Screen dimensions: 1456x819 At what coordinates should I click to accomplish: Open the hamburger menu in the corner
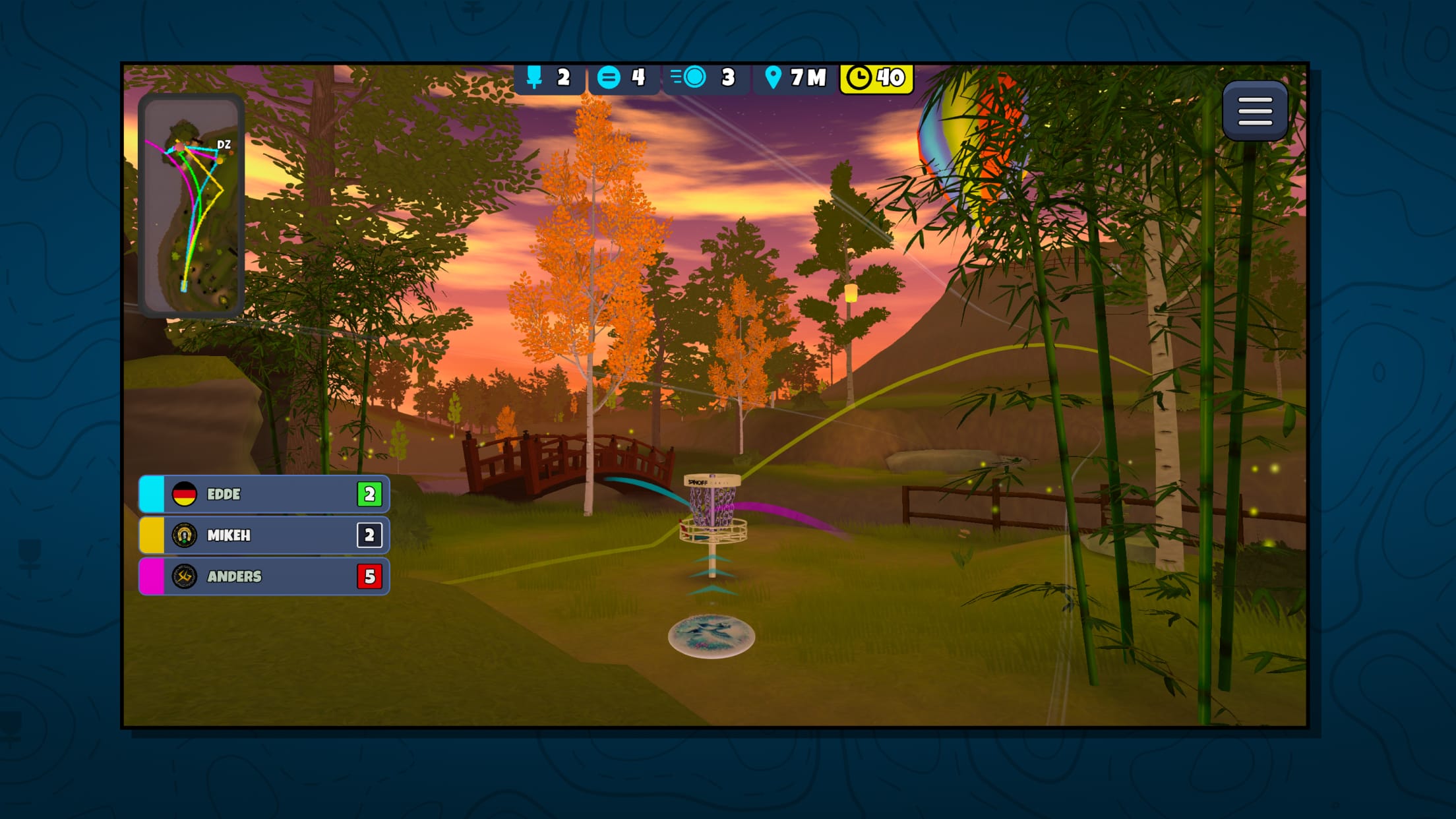1255,111
